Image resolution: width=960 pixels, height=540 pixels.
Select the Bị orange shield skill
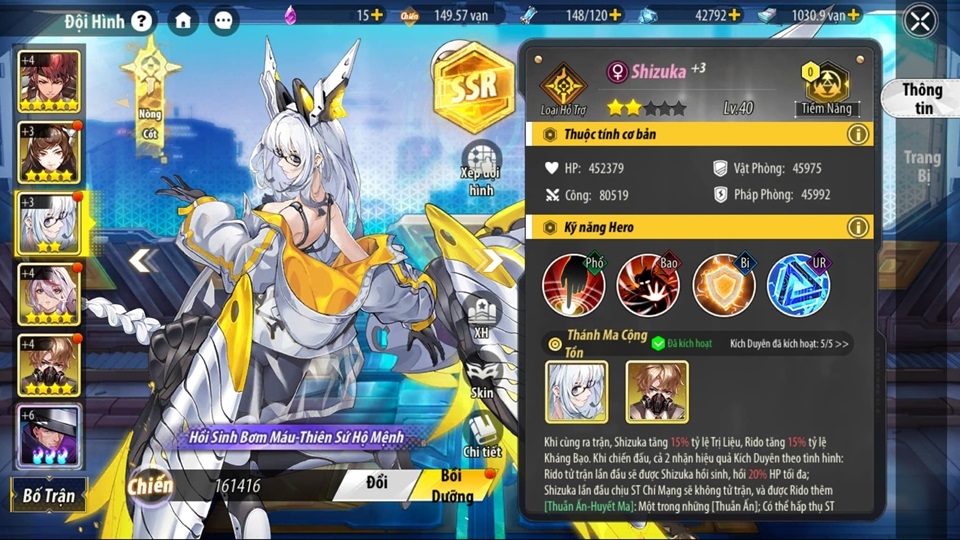click(x=723, y=284)
